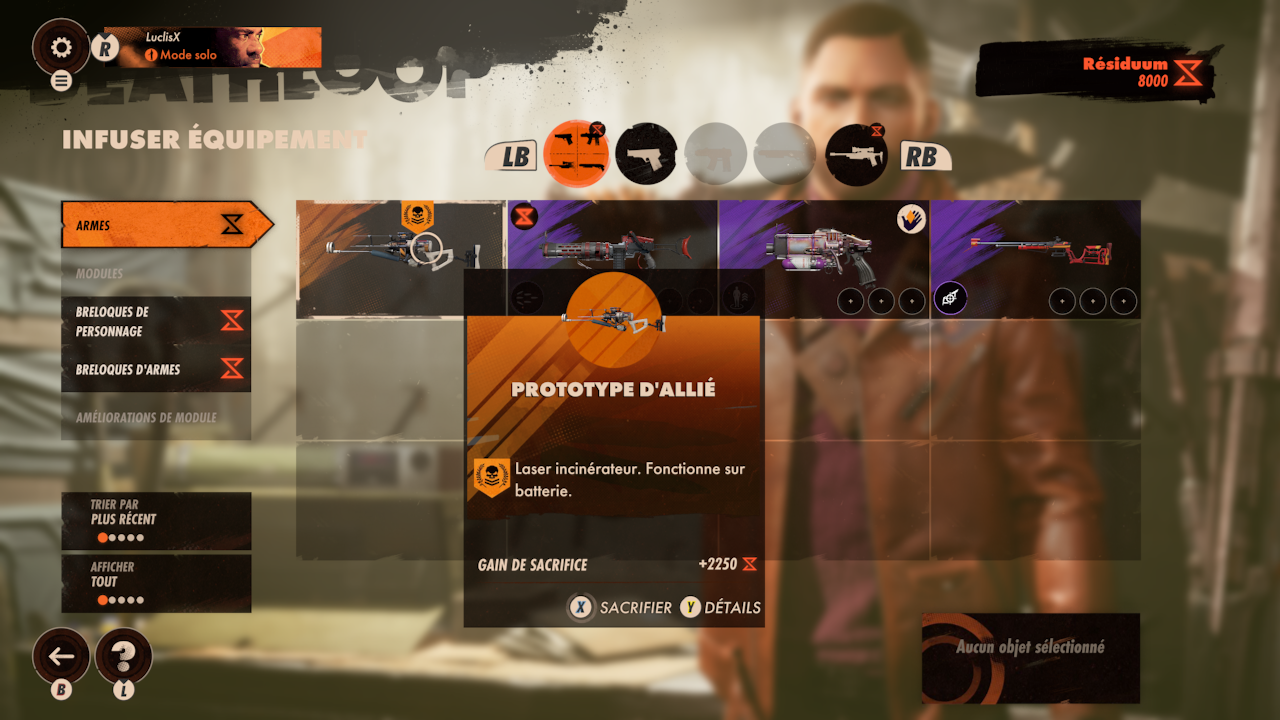
Task: Go back with the arrow button
Action: (61, 656)
